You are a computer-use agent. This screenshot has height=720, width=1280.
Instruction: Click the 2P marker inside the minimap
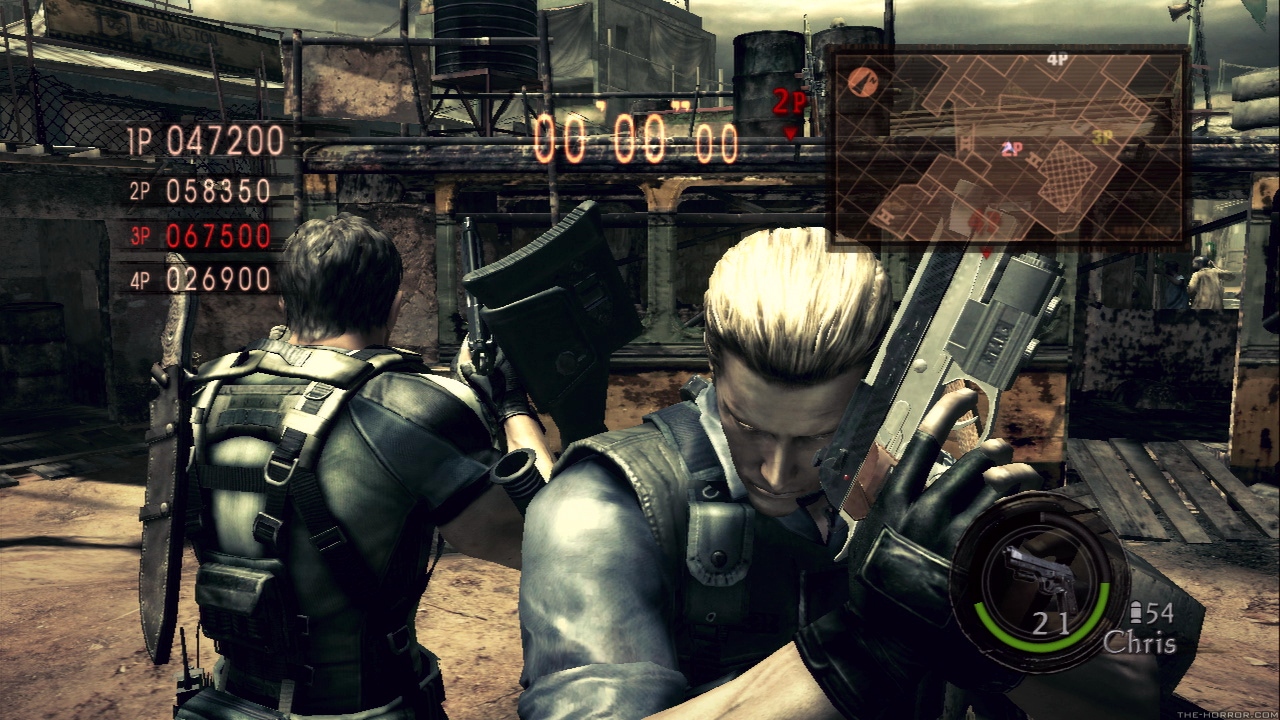pyautogui.click(x=1012, y=149)
